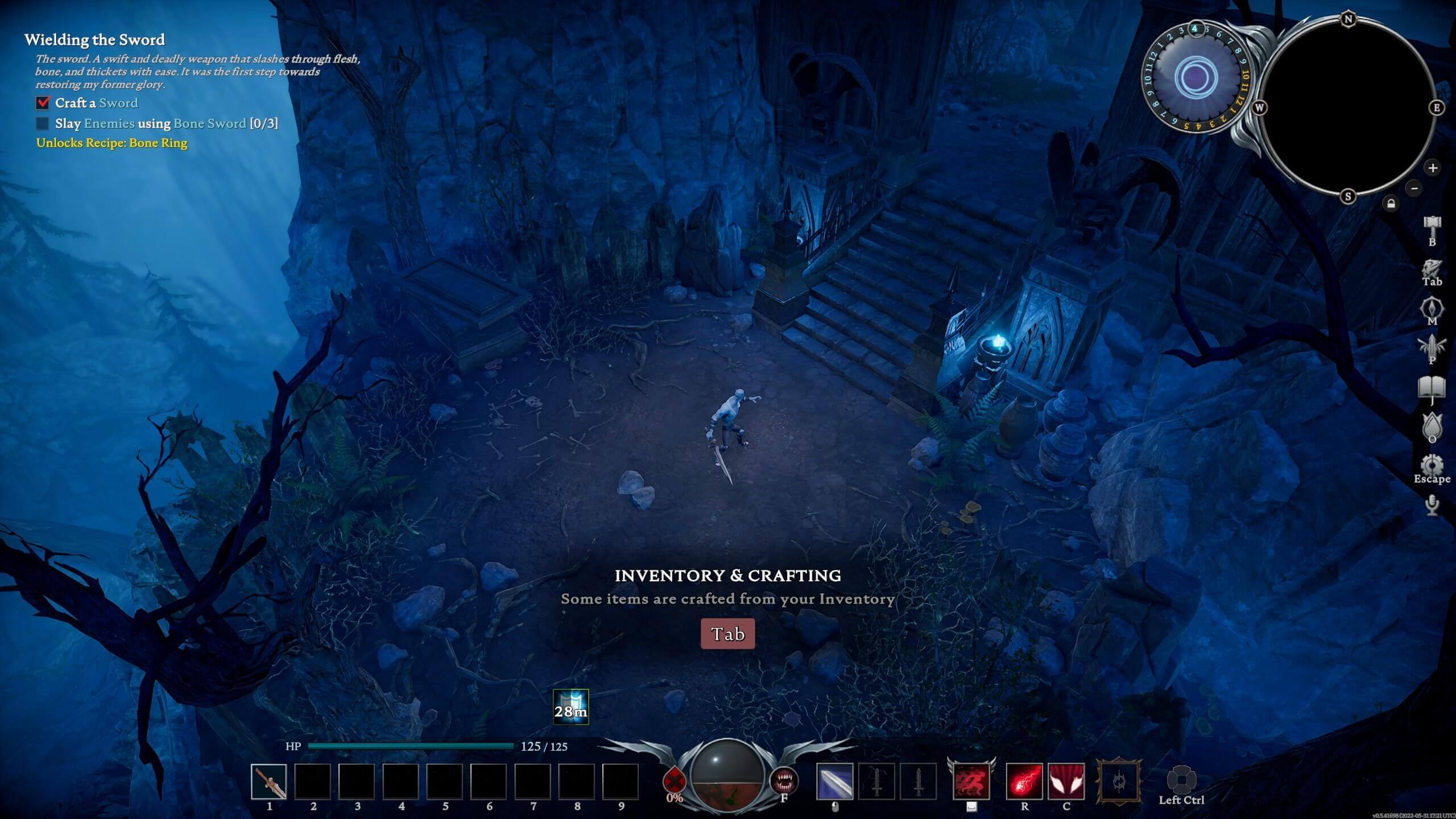The height and width of the screenshot is (819, 1456).
Task: Open the gear settings menu icon
Action: [1432, 465]
